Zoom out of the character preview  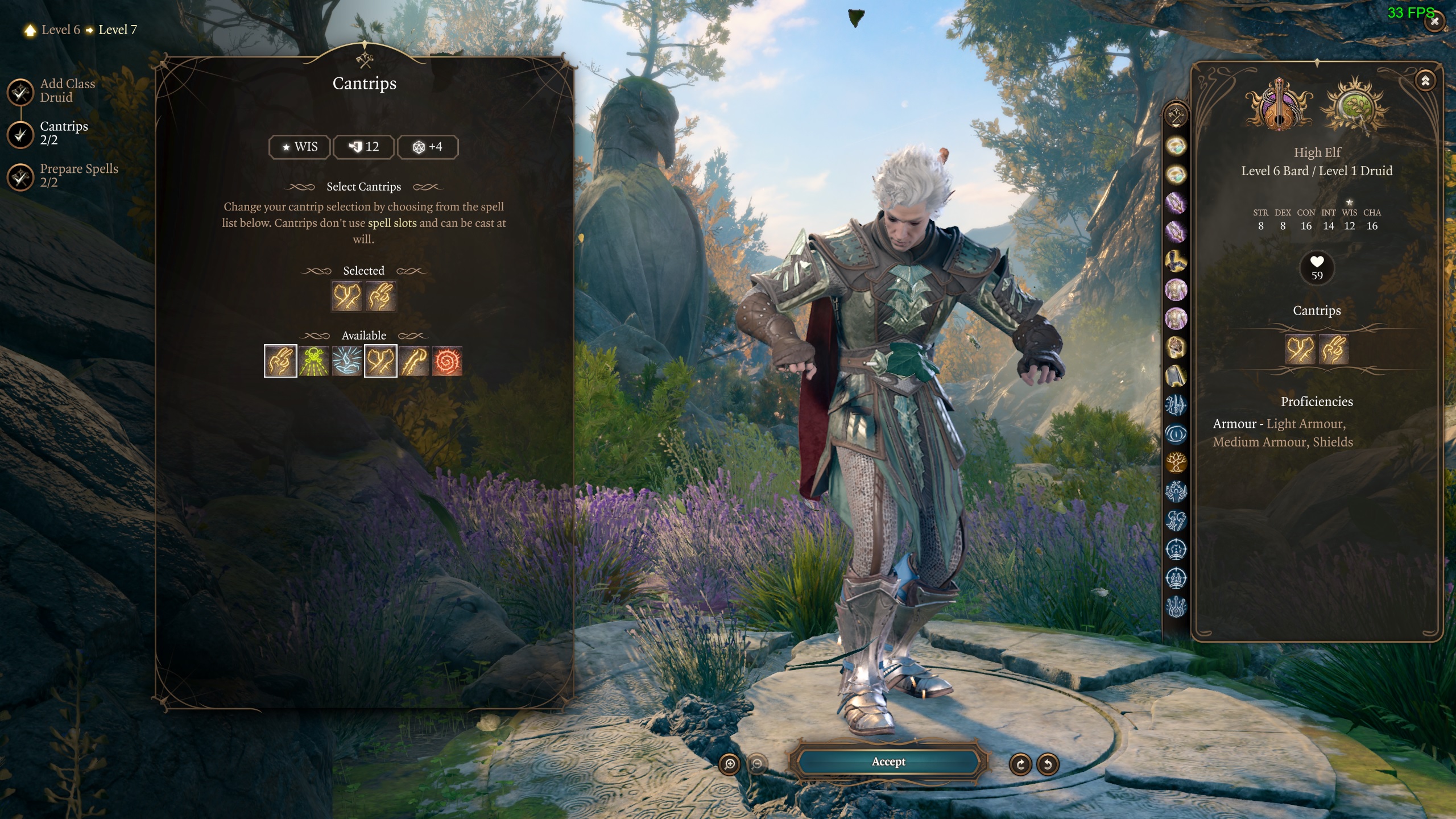click(x=757, y=764)
